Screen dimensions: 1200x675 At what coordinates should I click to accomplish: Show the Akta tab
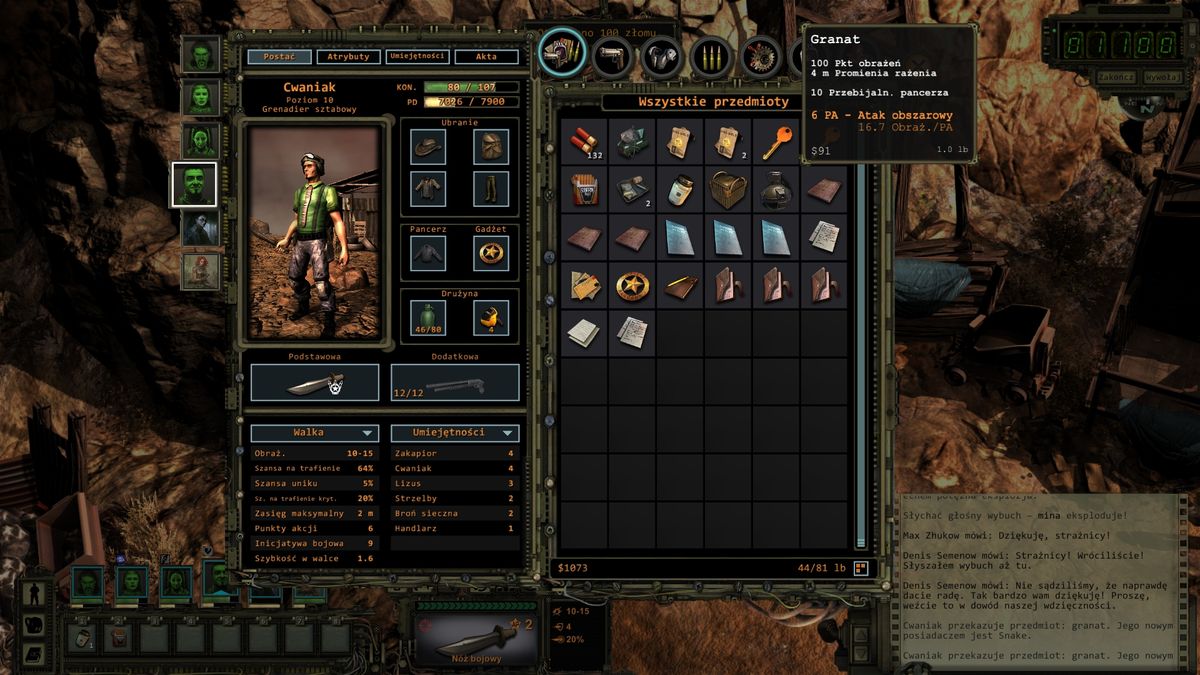point(486,57)
